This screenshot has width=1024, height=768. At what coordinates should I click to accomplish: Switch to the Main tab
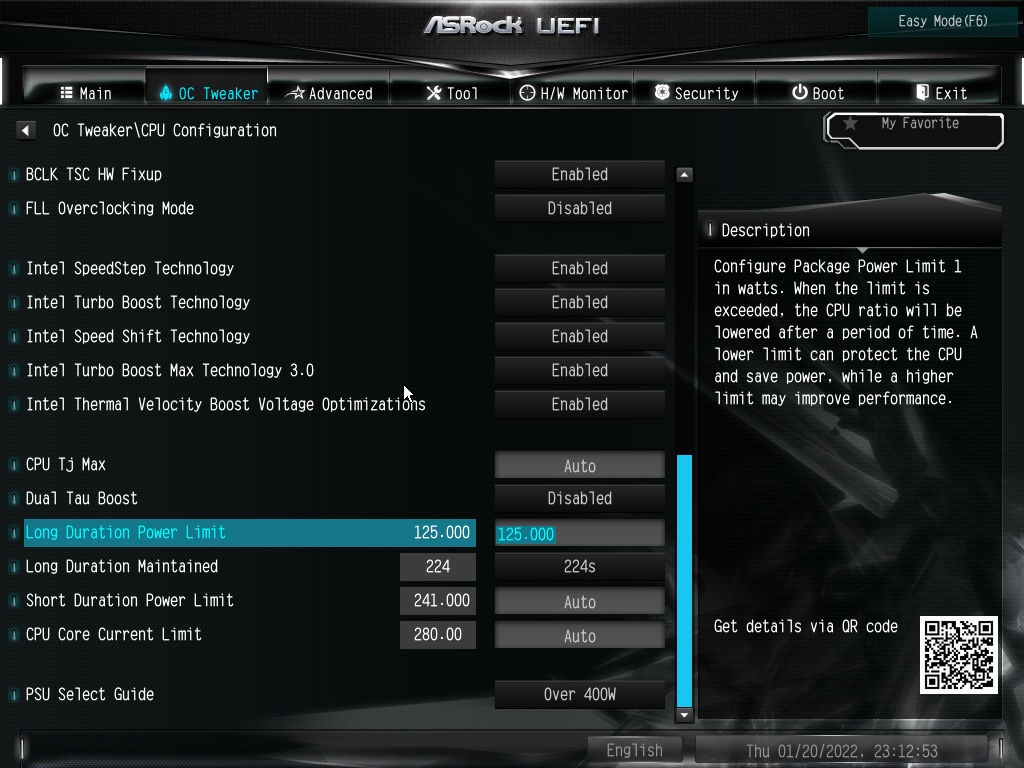coord(86,93)
